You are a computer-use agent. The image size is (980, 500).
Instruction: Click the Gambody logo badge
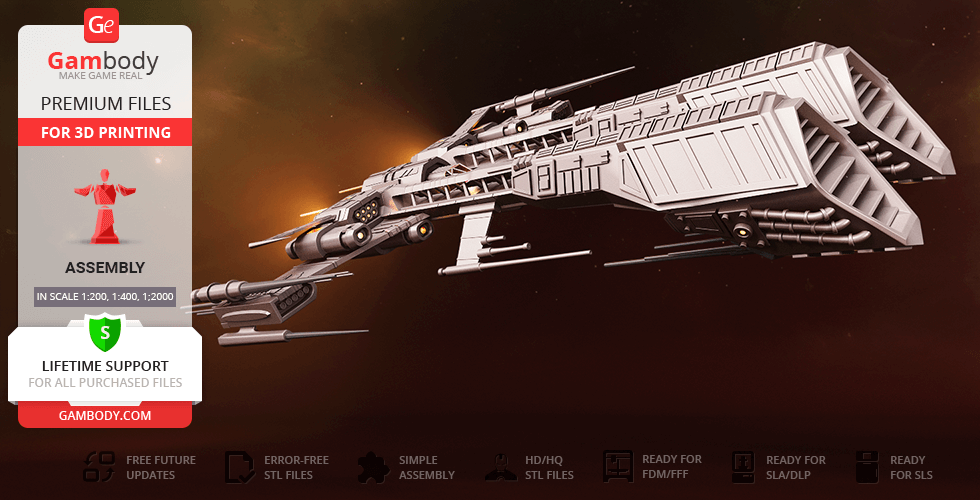point(103,26)
